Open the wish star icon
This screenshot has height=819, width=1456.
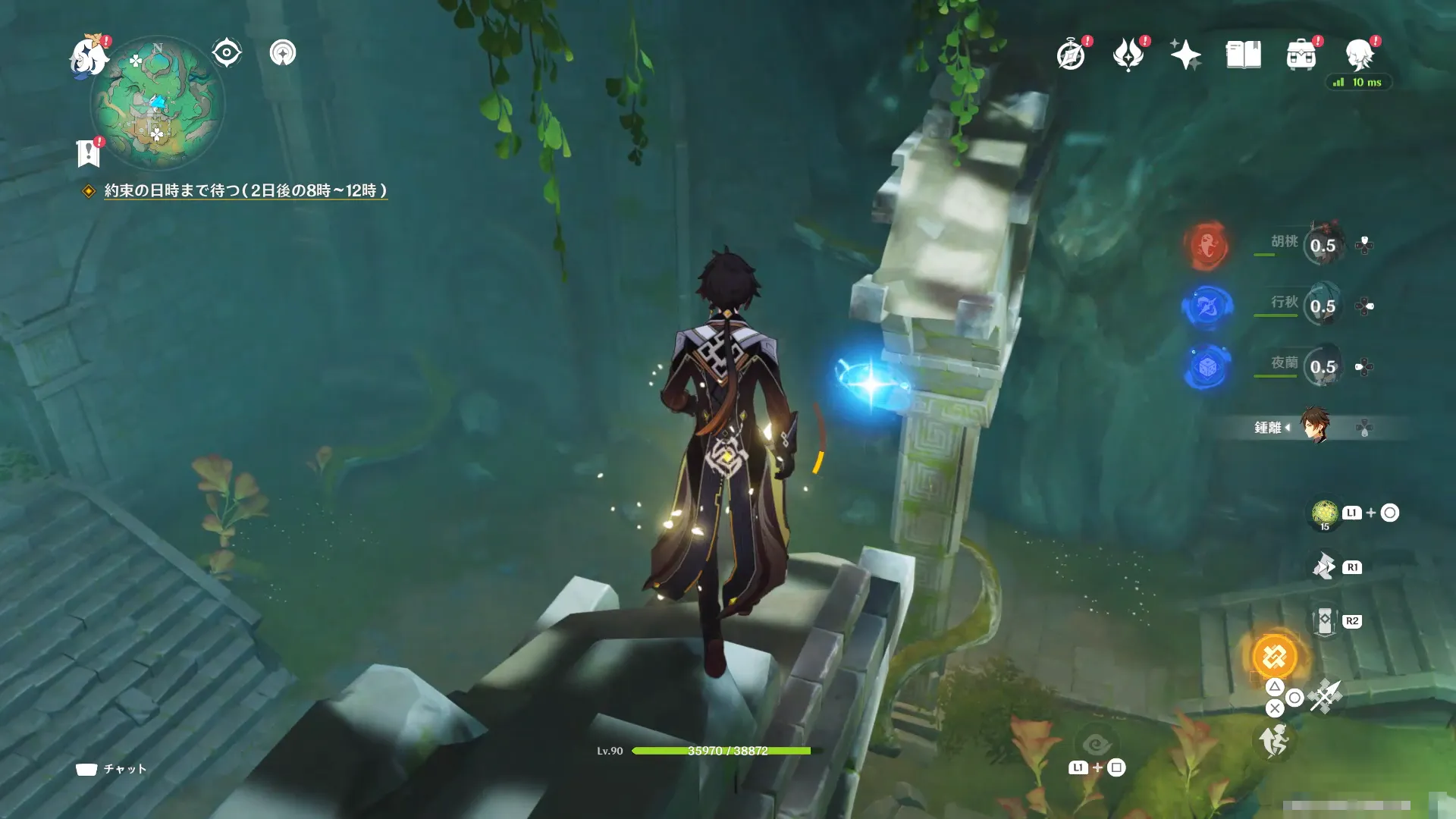coord(1185,55)
